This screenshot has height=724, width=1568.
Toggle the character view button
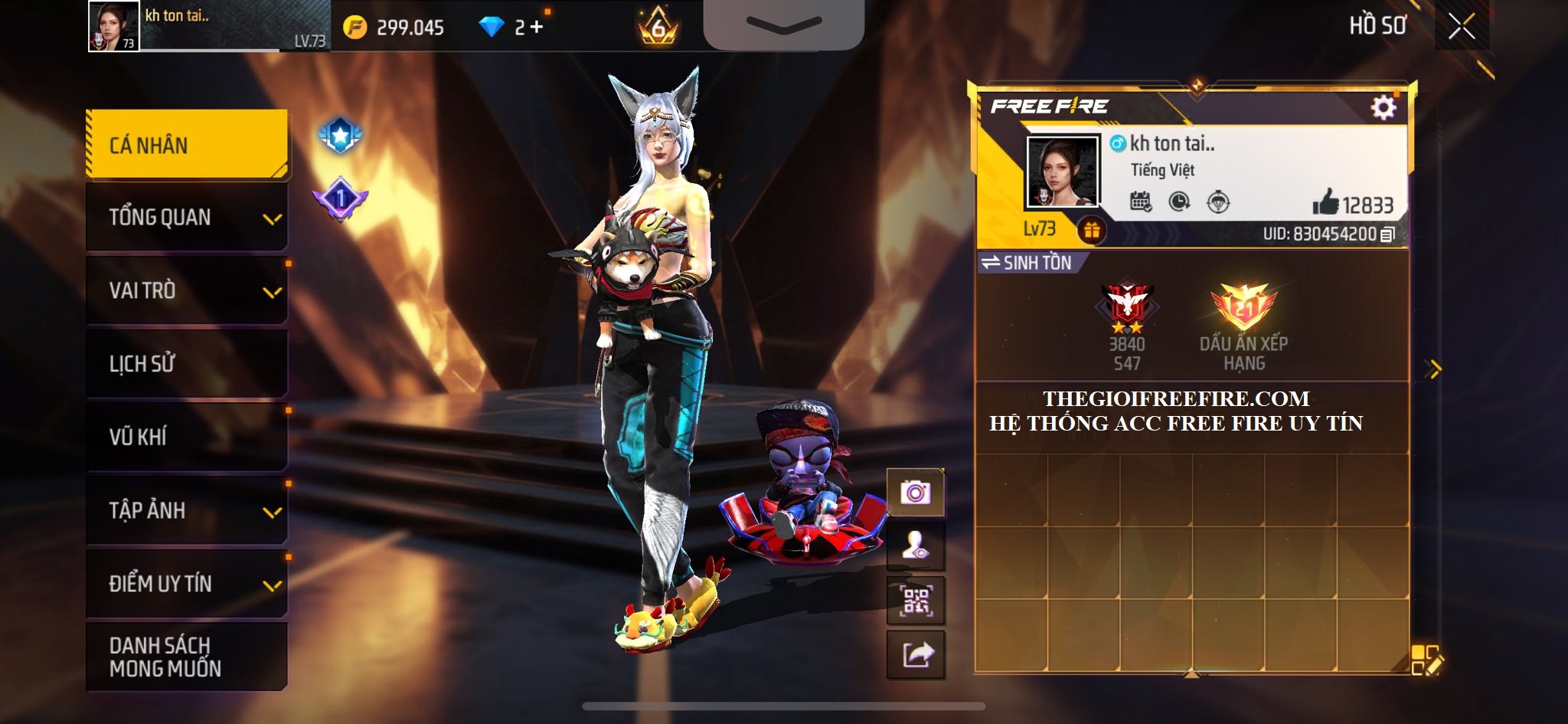pyautogui.click(x=916, y=547)
